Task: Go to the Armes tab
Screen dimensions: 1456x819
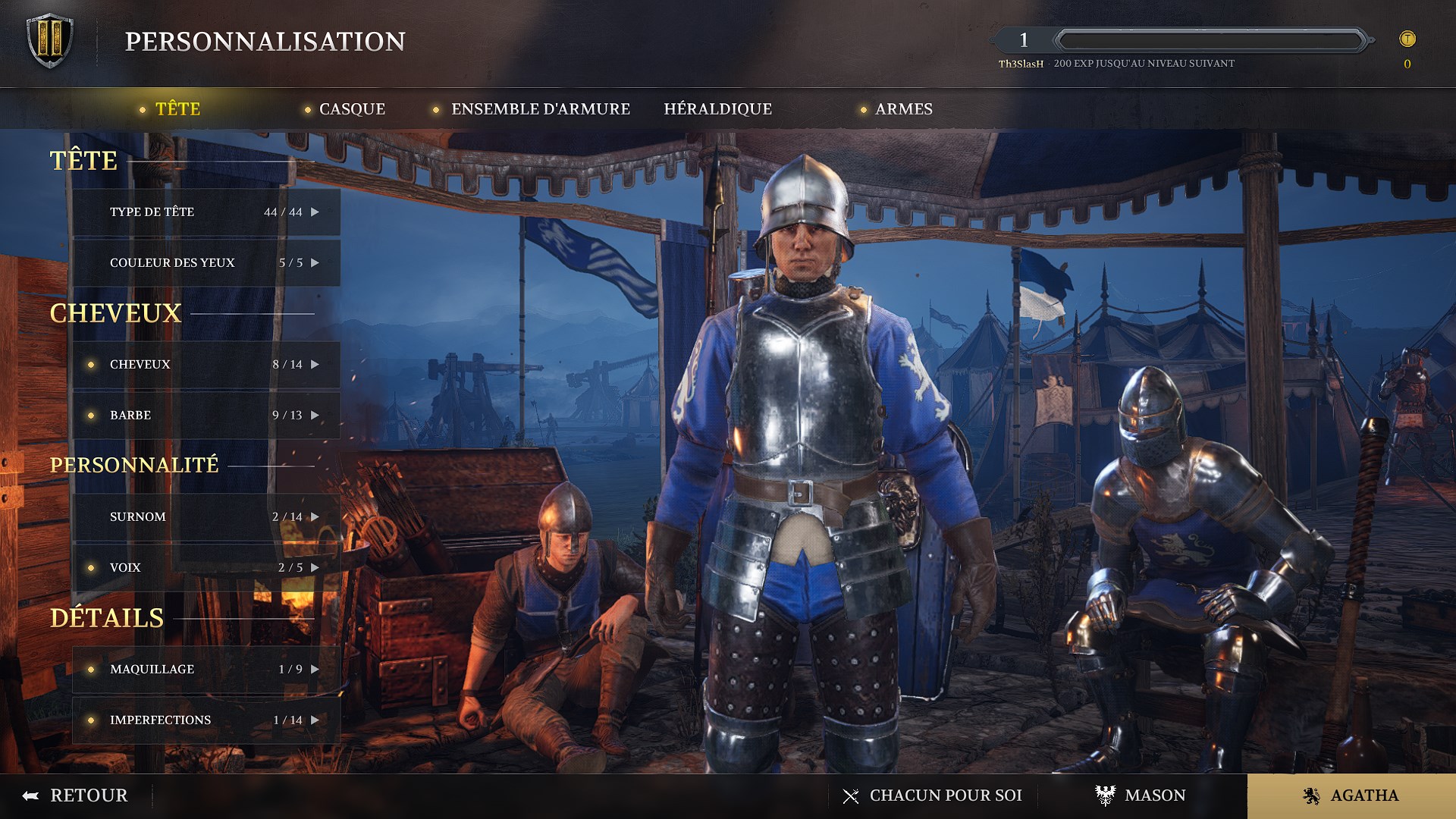Action: tap(903, 109)
